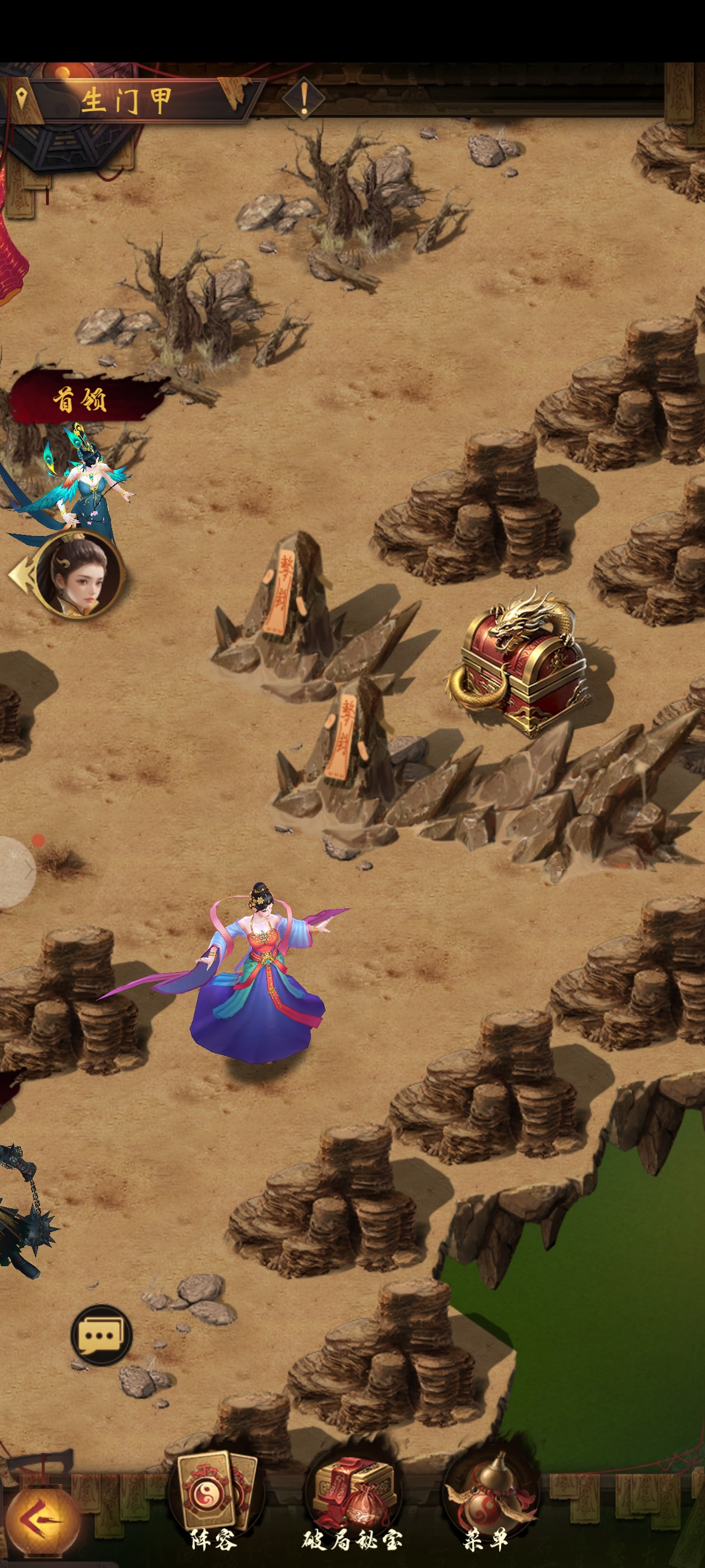
Task: Select the 首领 boss label
Action: tap(81, 400)
